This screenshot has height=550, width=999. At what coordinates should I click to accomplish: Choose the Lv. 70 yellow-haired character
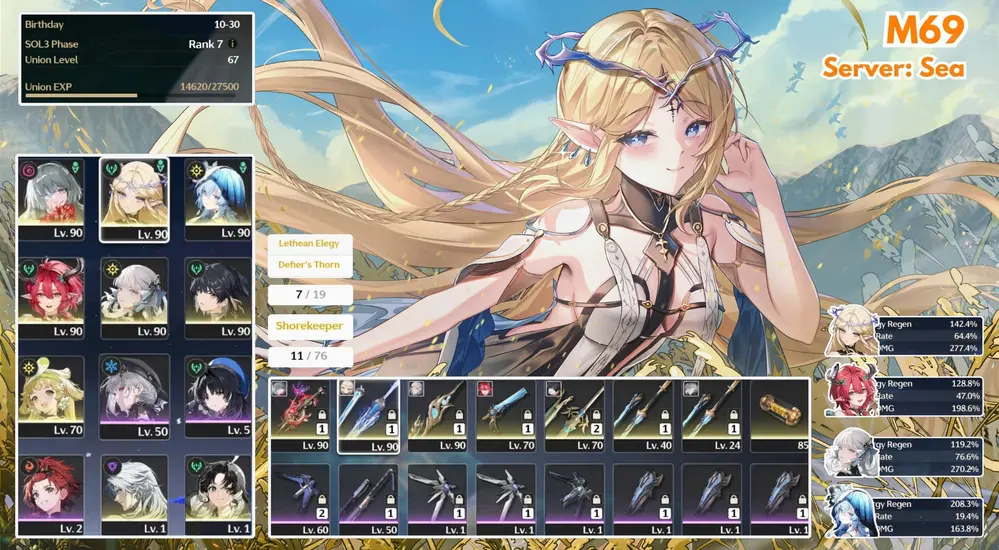(x=53, y=395)
